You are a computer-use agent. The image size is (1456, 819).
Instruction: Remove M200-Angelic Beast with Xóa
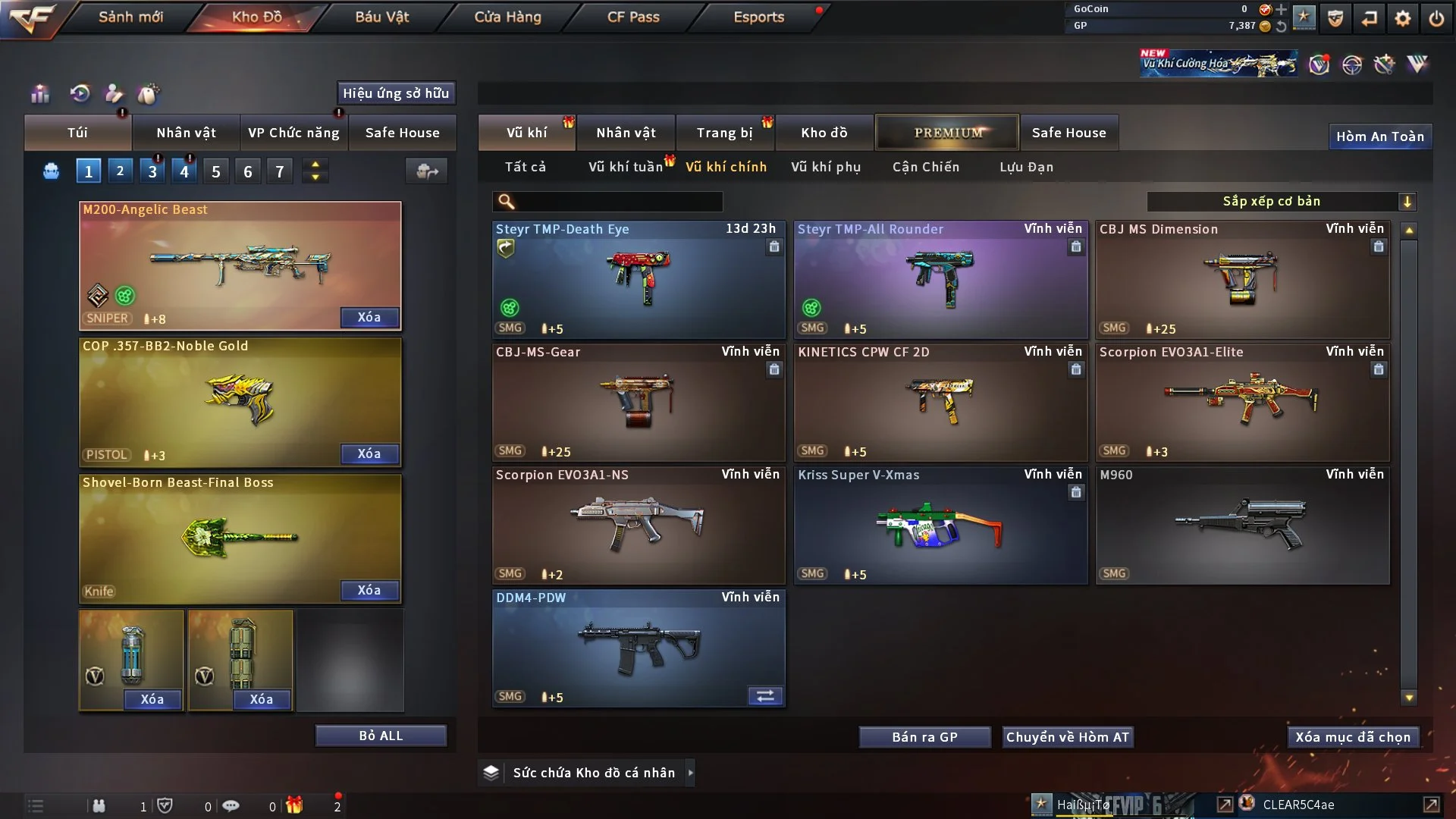click(369, 318)
